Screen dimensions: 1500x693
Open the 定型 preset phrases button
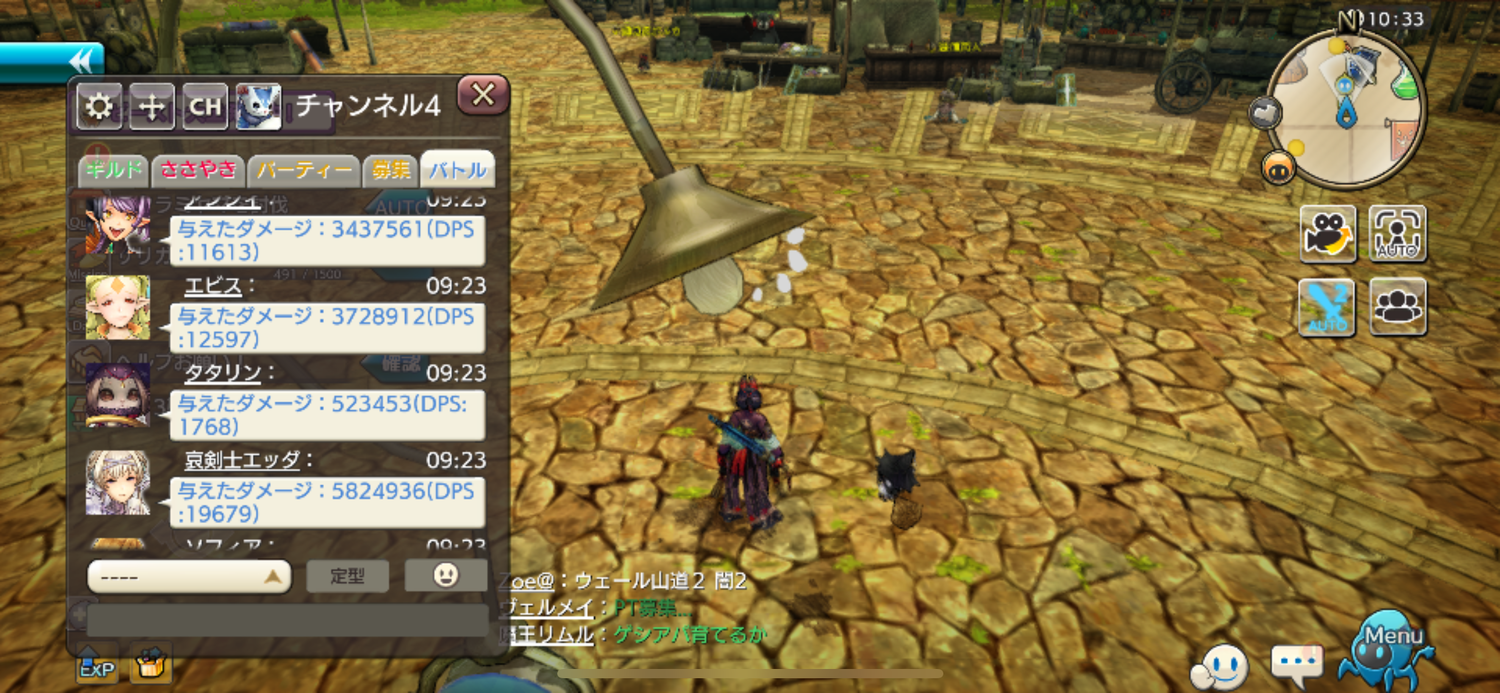[x=347, y=577]
